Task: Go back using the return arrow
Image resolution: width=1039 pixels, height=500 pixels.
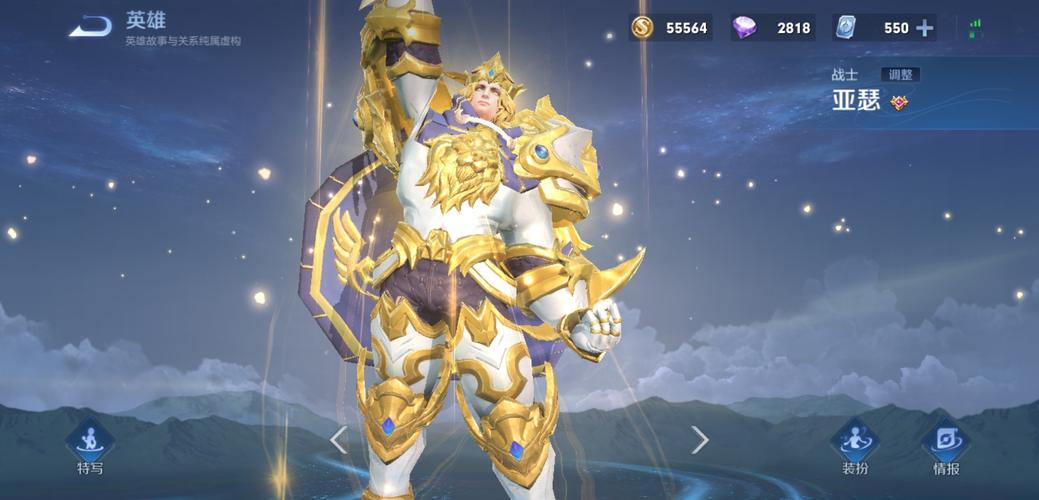Action: click(89, 26)
